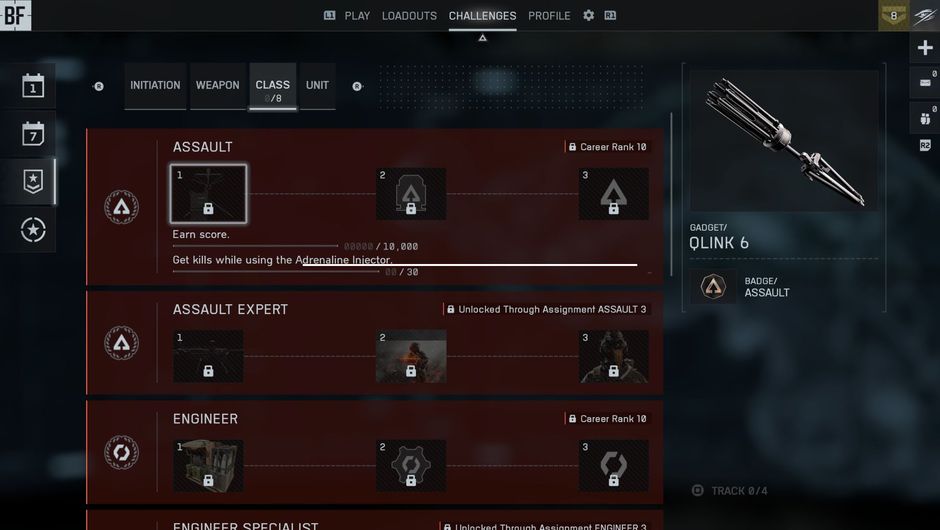Viewport: 940px width, 530px height.
Task: Select the Challenges menu tab
Action: click(x=482, y=16)
